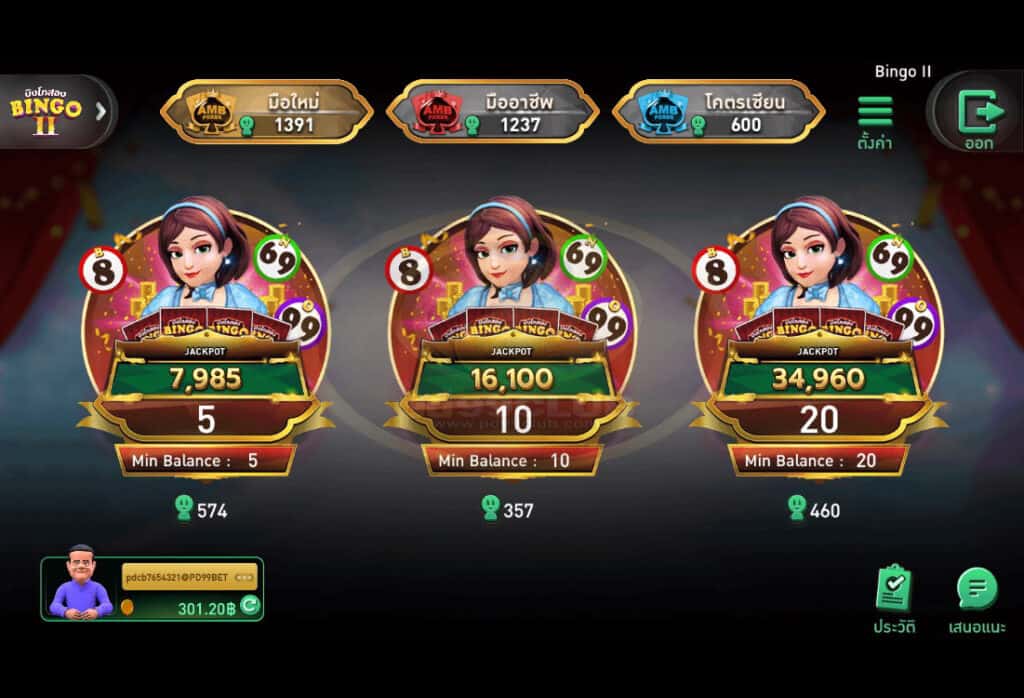Join the bingo room with 16,100 jackpot
Image resolution: width=1024 pixels, height=698 pixels.
tap(512, 340)
